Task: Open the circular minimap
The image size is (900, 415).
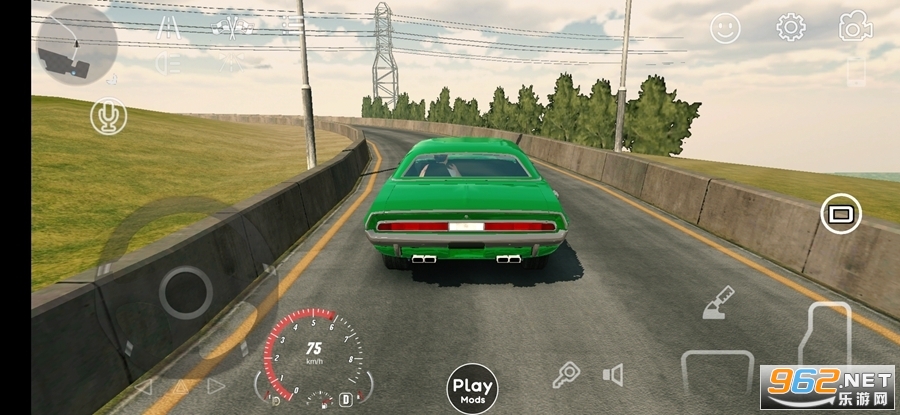Action: 76,45
